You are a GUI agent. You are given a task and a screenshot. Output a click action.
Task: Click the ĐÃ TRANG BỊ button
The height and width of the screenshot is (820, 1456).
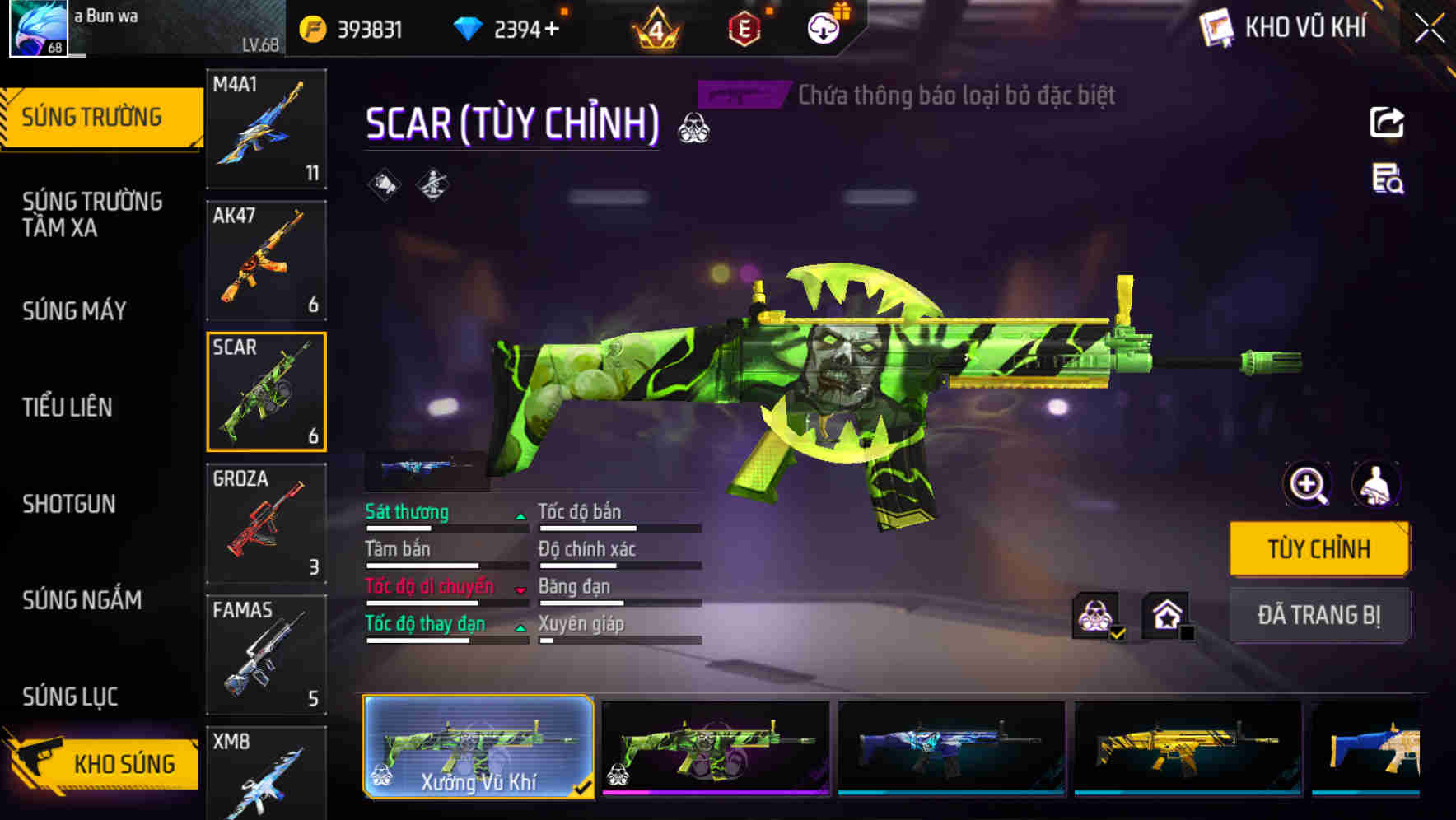tap(1319, 615)
